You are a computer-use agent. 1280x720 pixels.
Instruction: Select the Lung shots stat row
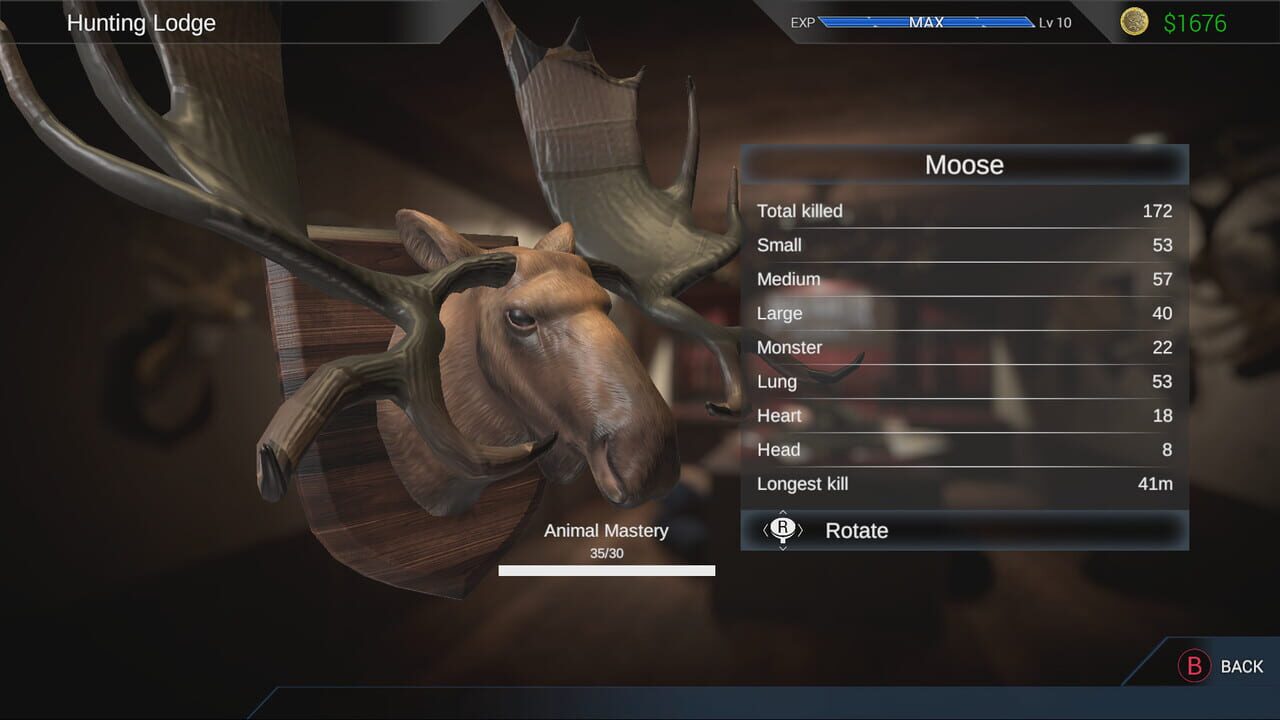click(x=964, y=381)
